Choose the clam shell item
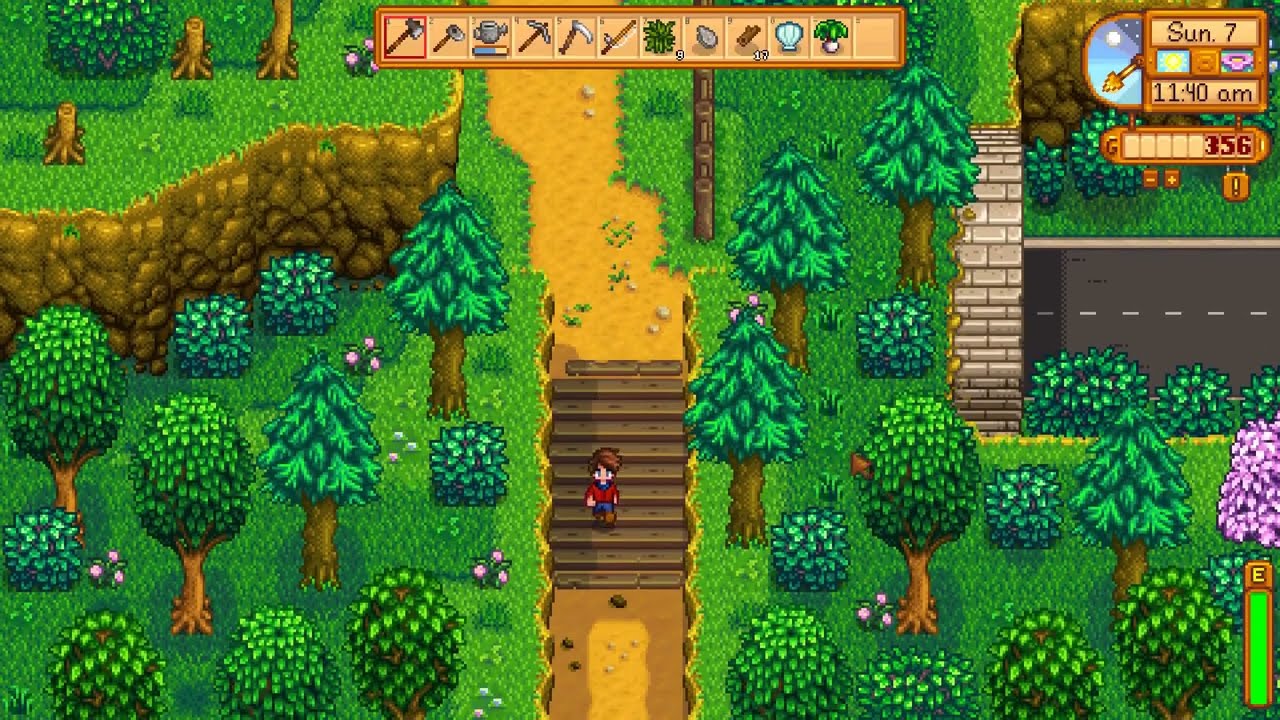The width and height of the screenshot is (1280, 720). [790, 38]
